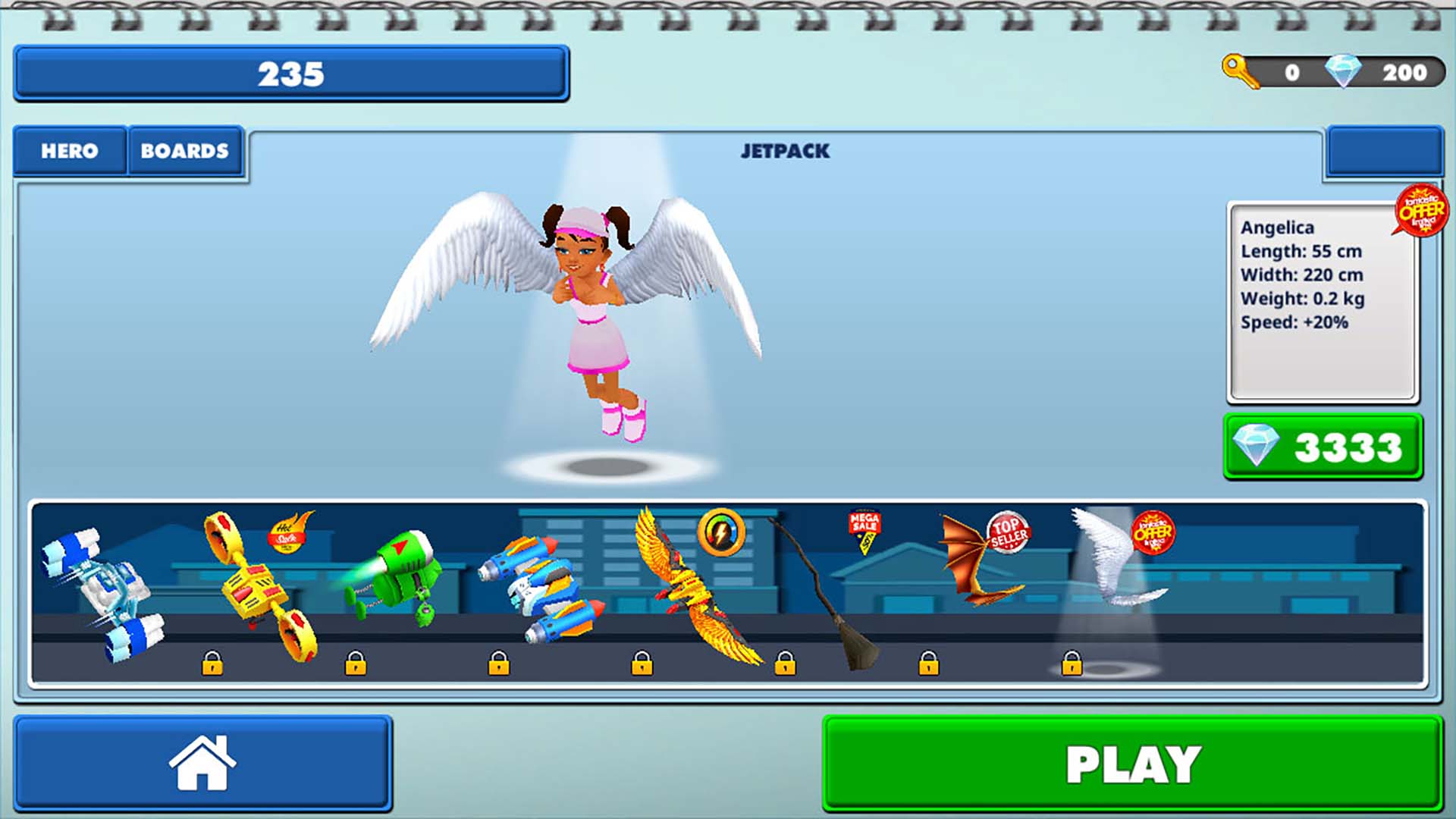Viewport: 1456px width, 819px height.
Task: Open the Hero tab
Action: [x=70, y=151]
